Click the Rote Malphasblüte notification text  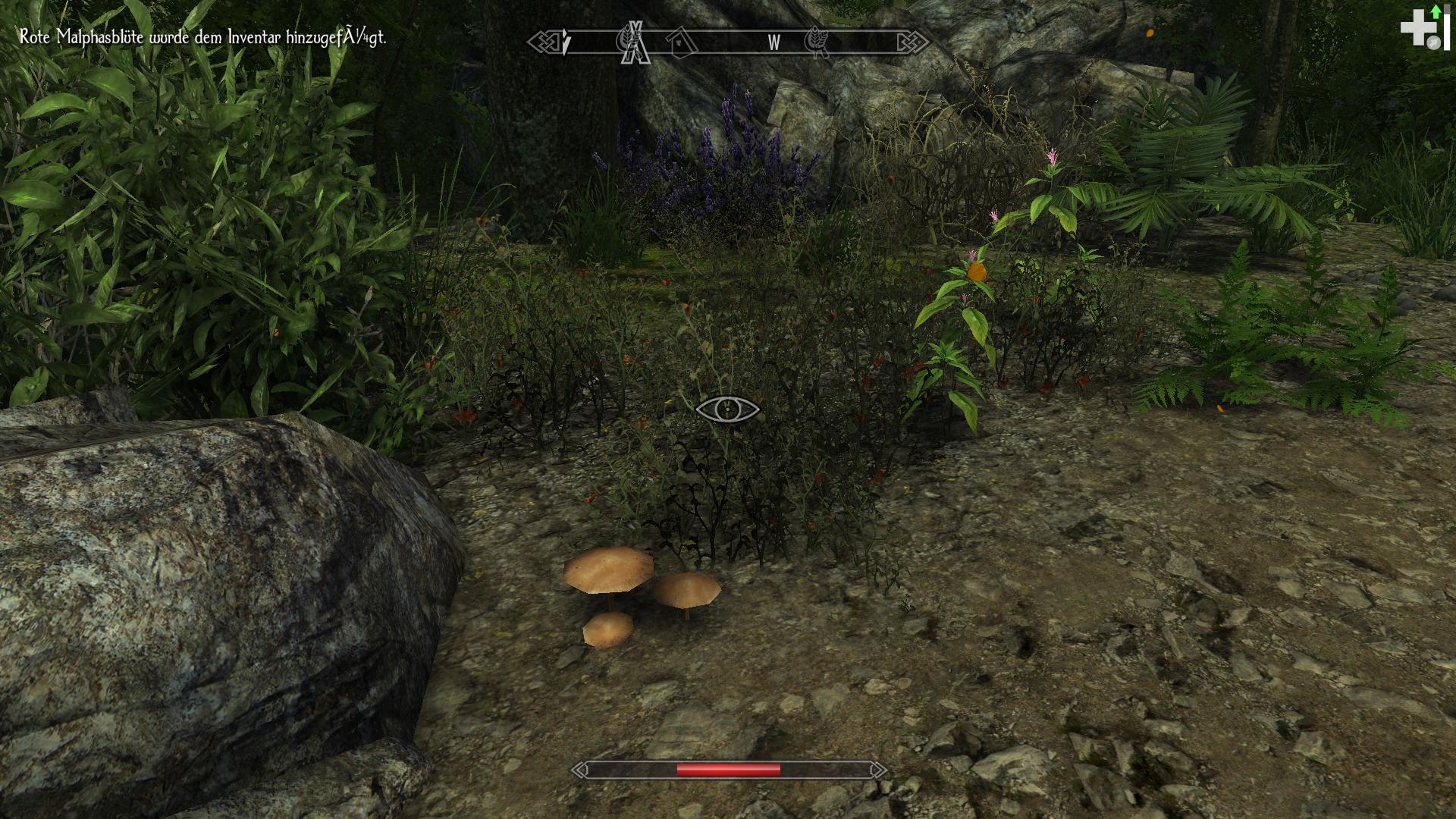click(201, 34)
